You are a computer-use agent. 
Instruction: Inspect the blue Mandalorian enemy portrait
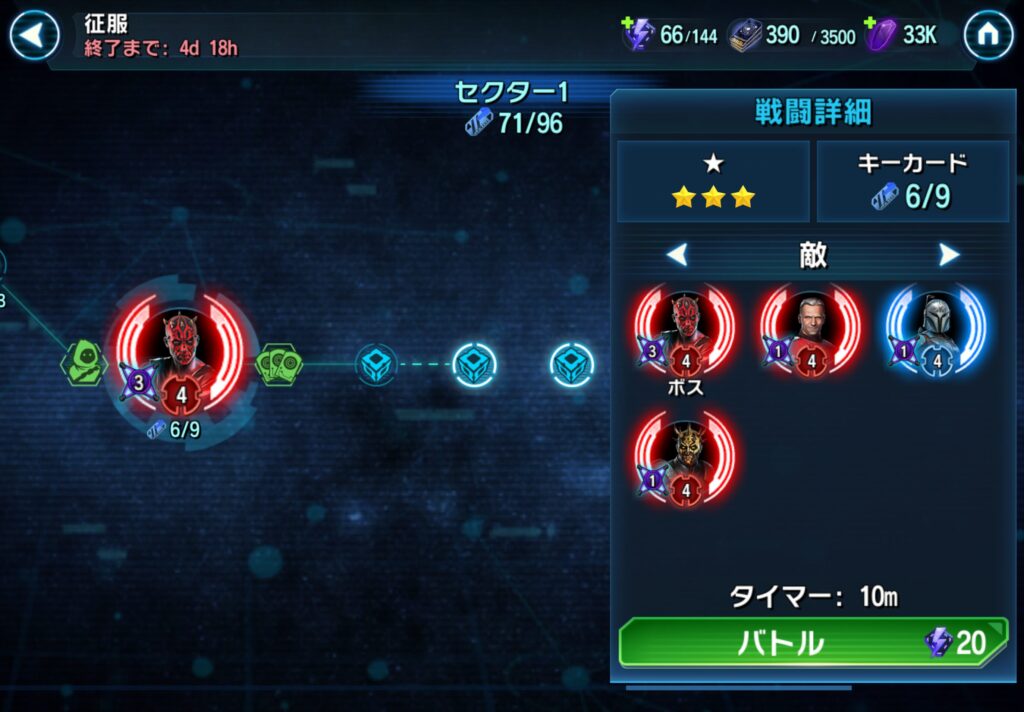[936, 329]
